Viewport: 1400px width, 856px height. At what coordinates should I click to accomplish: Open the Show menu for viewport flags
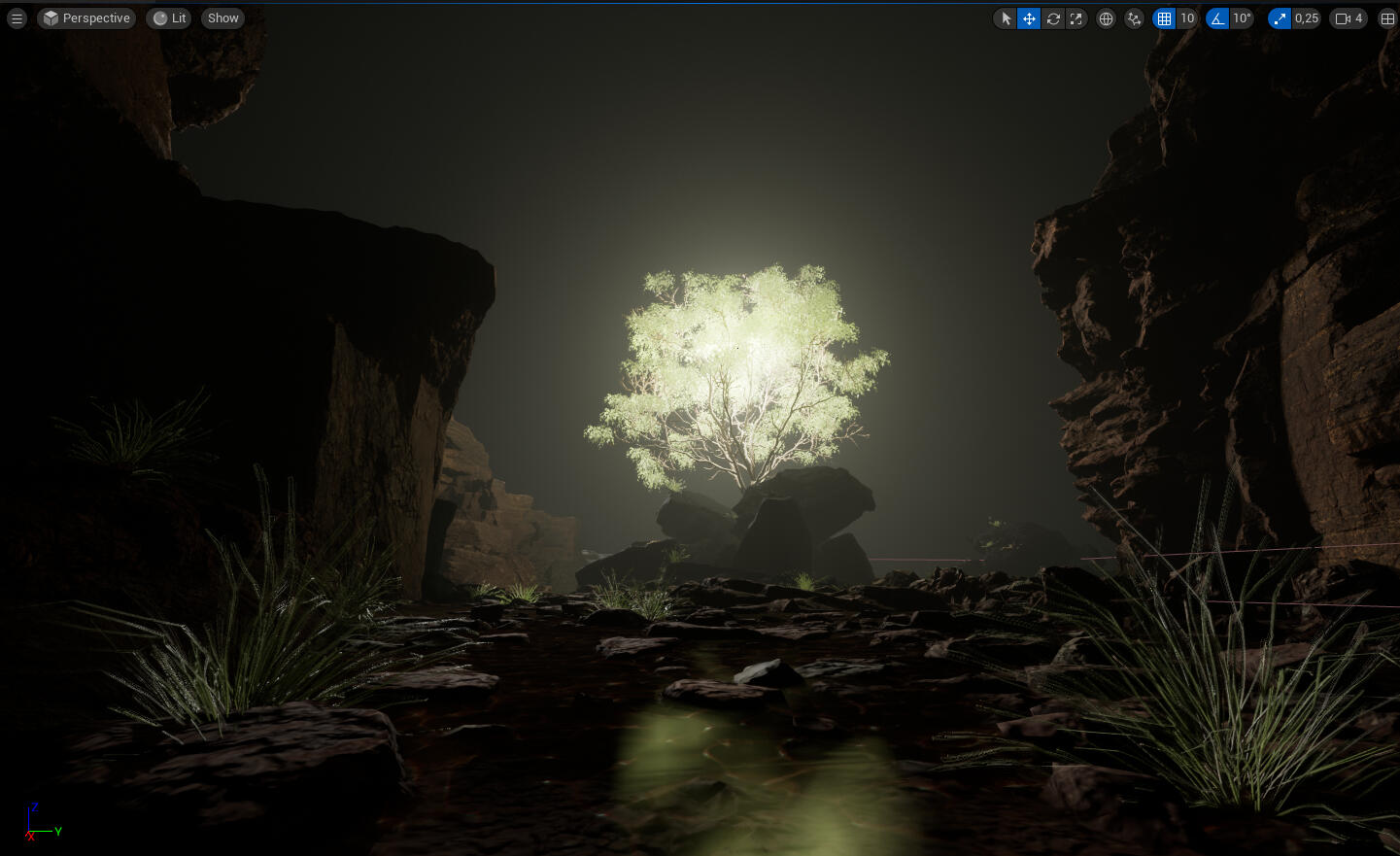(222, 17)
